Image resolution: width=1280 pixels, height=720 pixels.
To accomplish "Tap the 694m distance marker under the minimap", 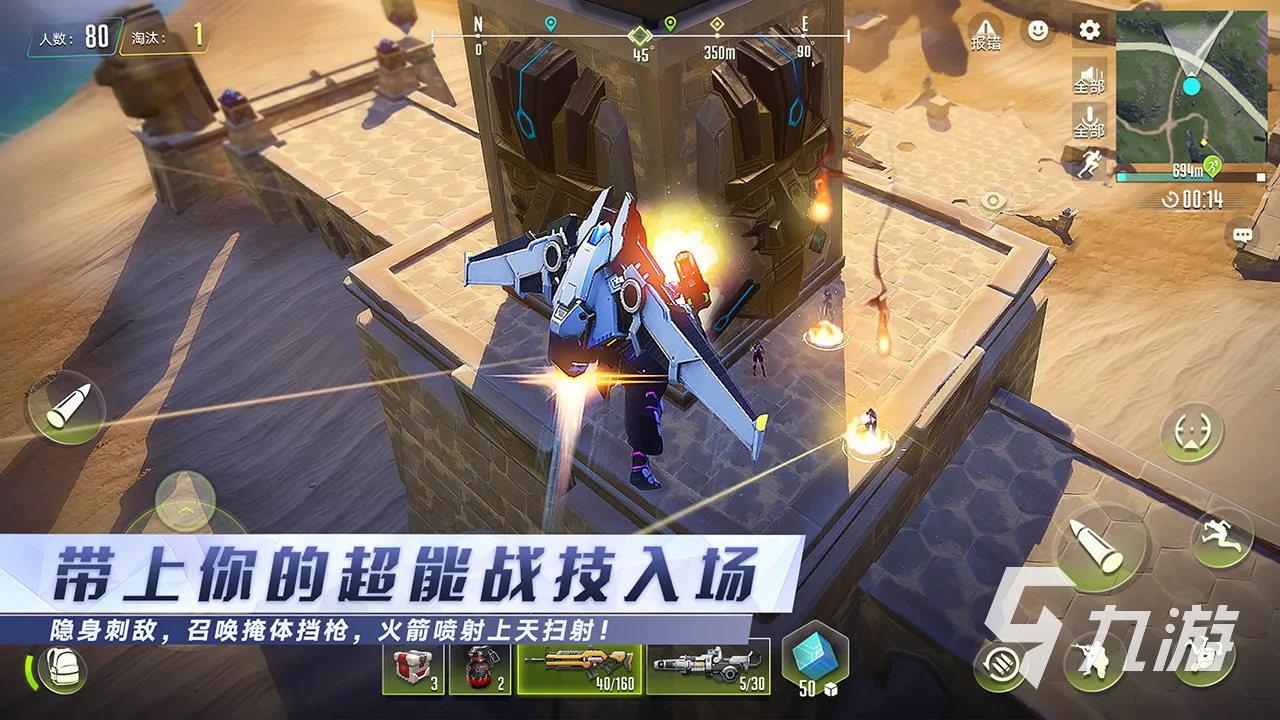I will 1188,168.
